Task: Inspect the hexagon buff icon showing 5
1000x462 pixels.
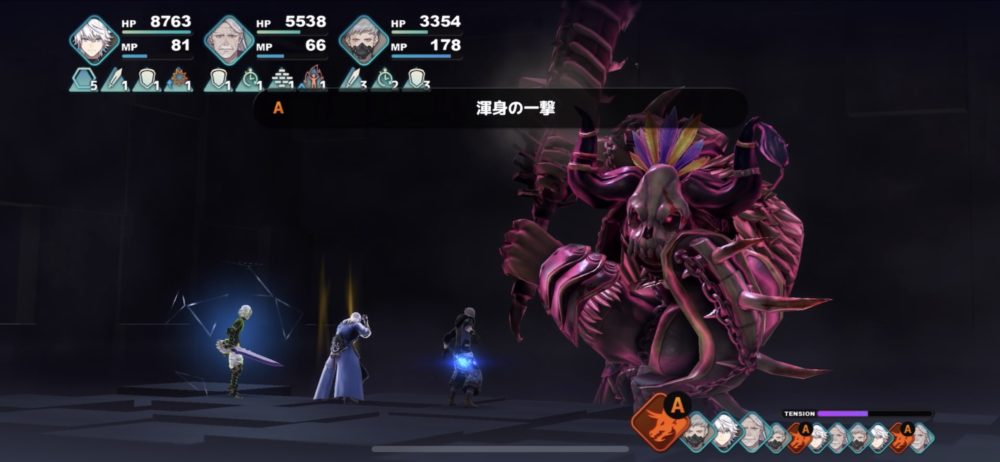Action: pyautogui.click(x=83, y=79)
